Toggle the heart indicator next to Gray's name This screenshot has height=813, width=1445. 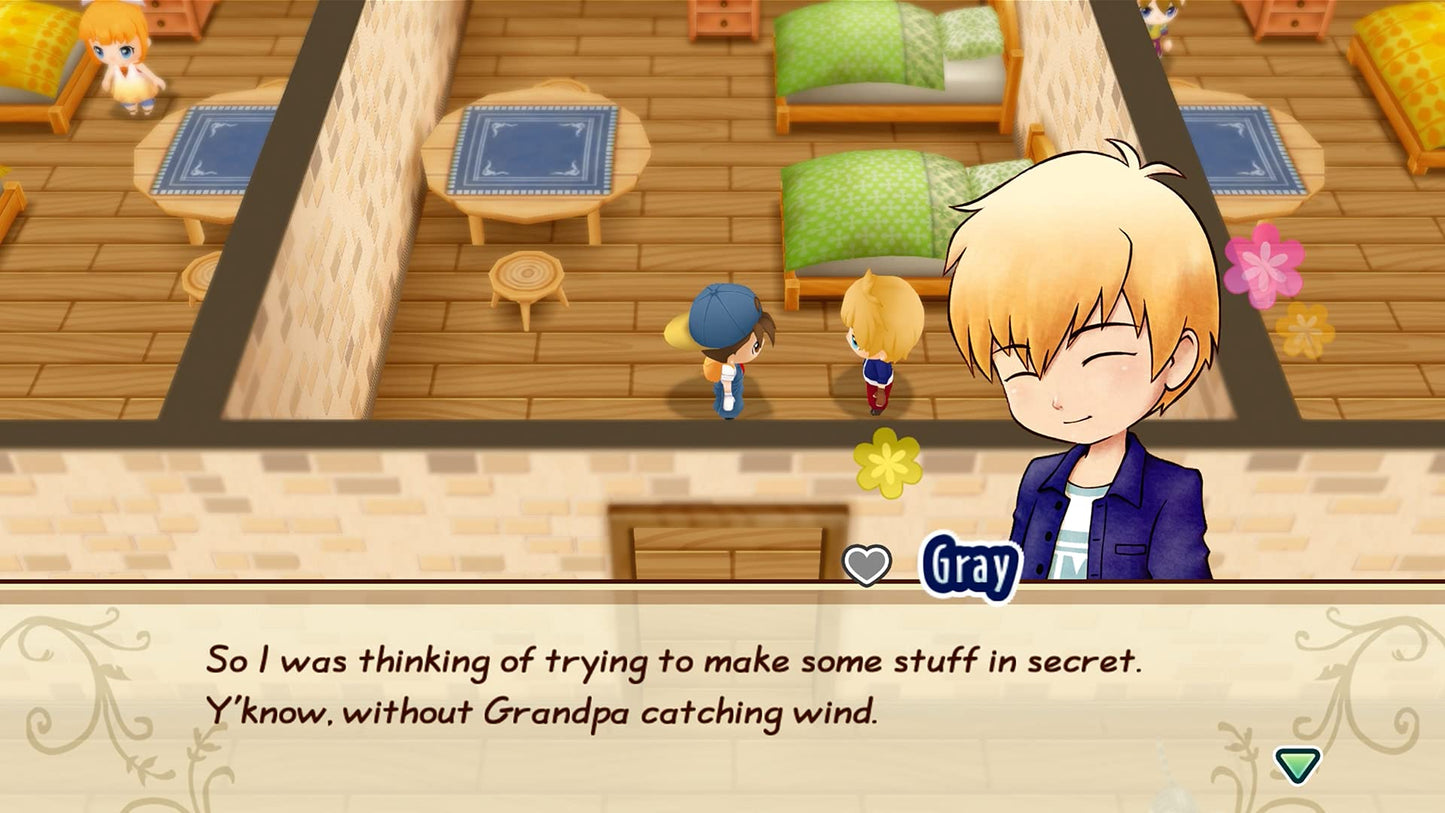click(x=866, y=565)
